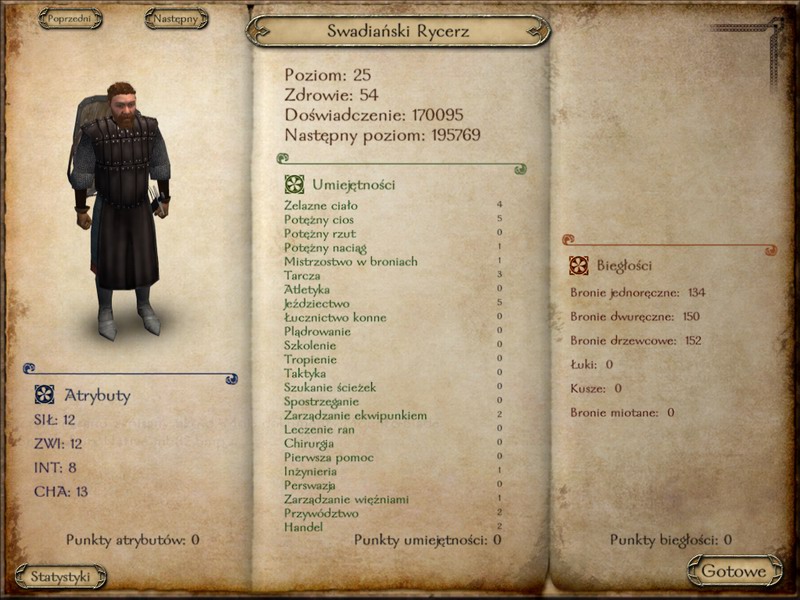Click the Tarcza skill entry

(x=302, y=275)
